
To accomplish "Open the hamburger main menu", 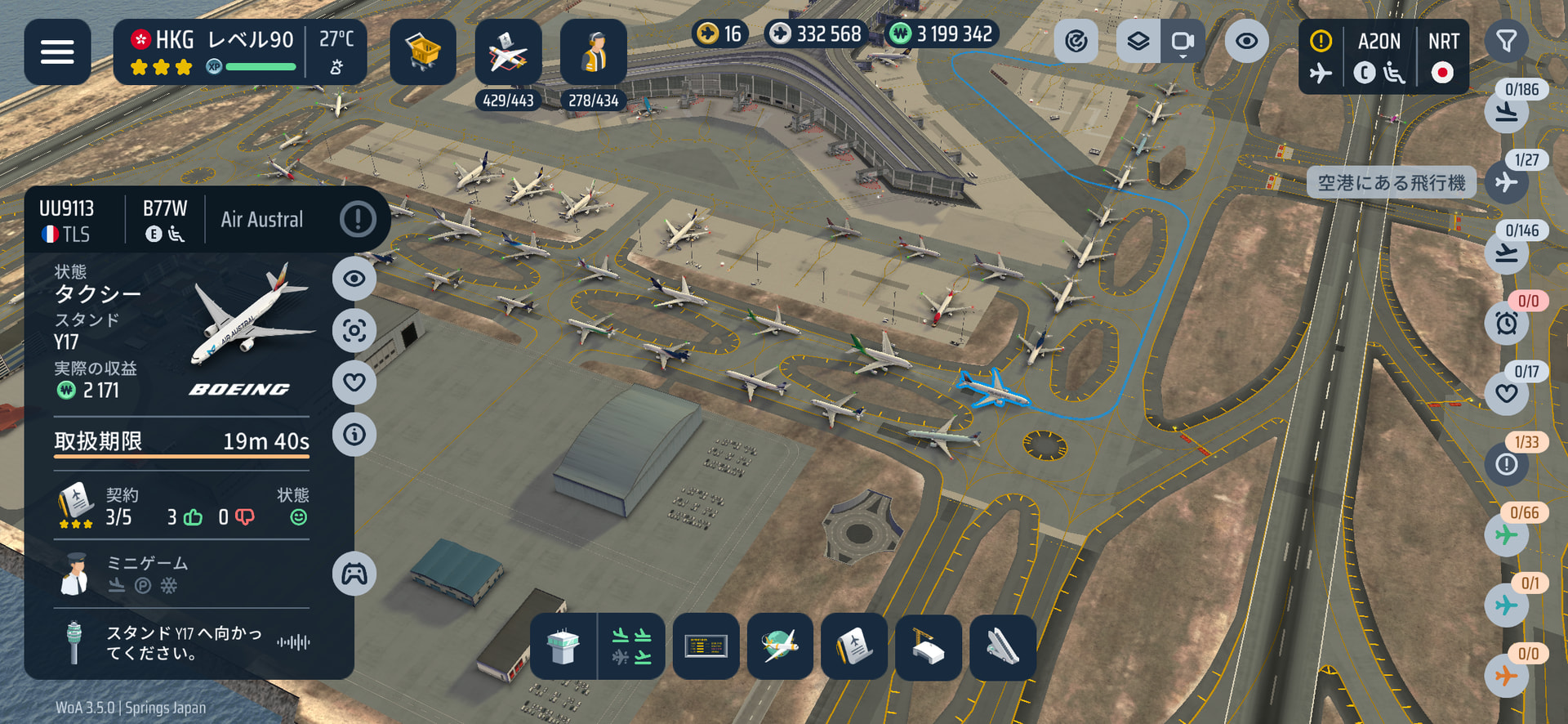I will [57, 52].
